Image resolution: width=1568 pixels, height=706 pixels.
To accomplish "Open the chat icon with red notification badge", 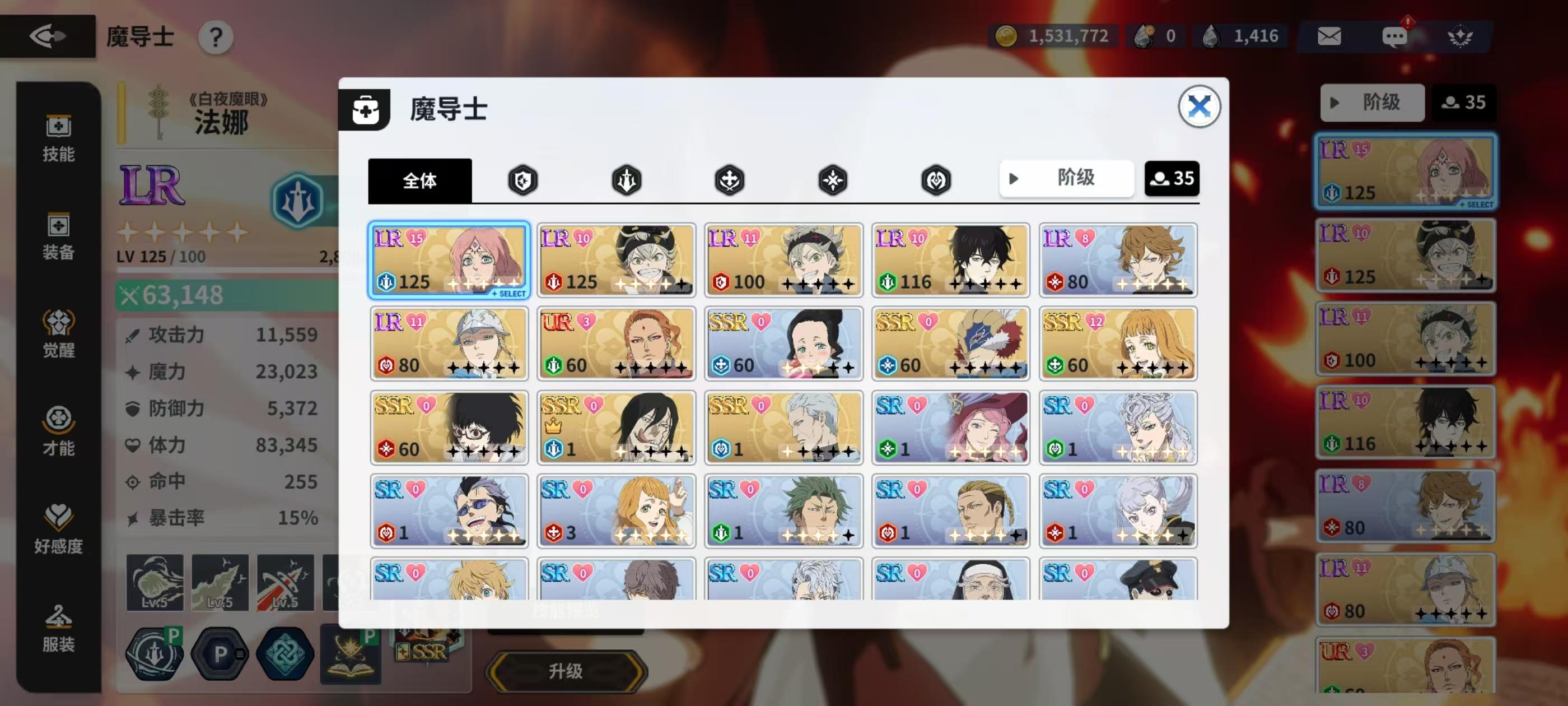I will pyautogui.click(x=1394, y=35).
